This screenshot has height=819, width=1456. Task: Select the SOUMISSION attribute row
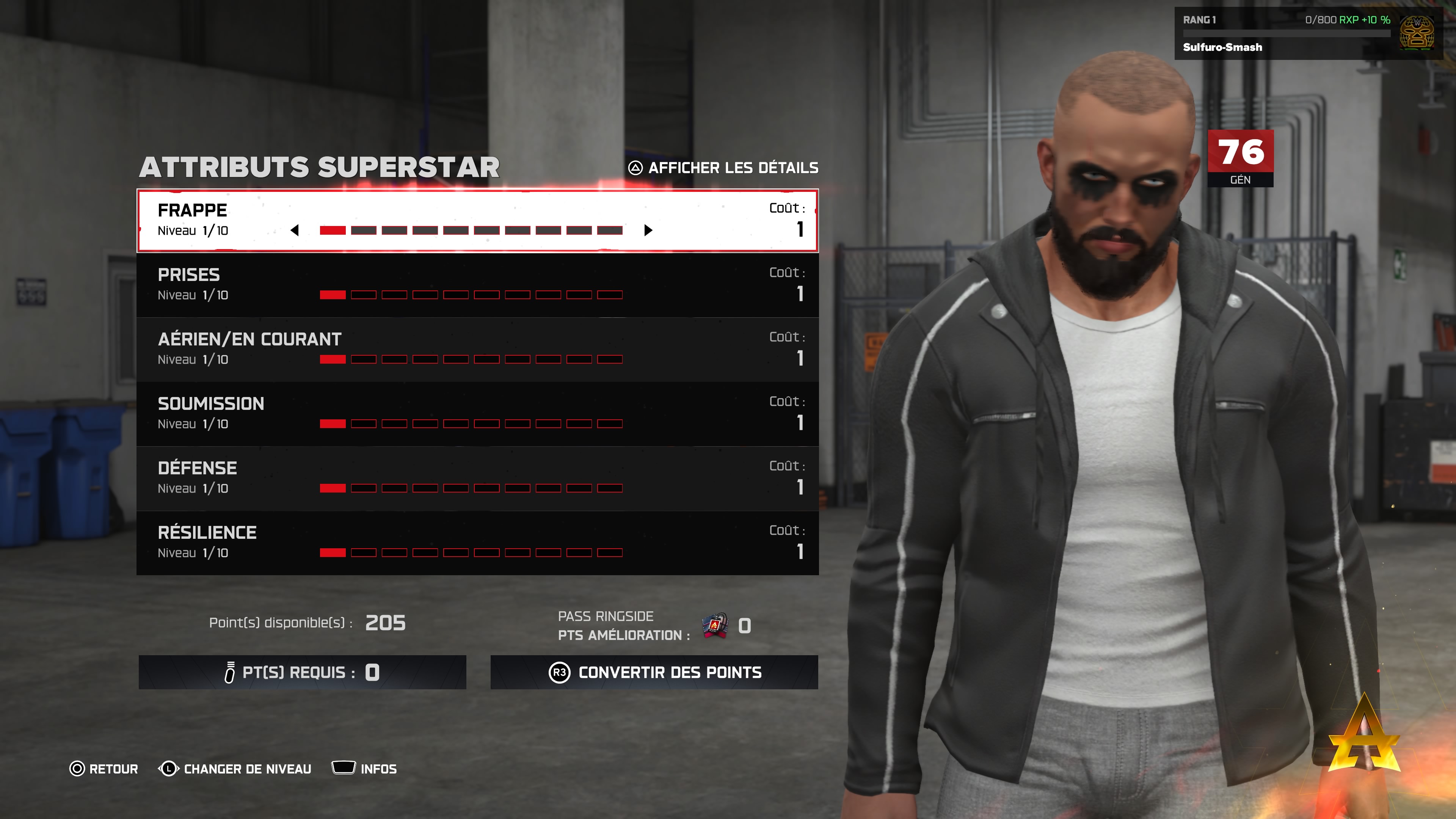(477, 414)
